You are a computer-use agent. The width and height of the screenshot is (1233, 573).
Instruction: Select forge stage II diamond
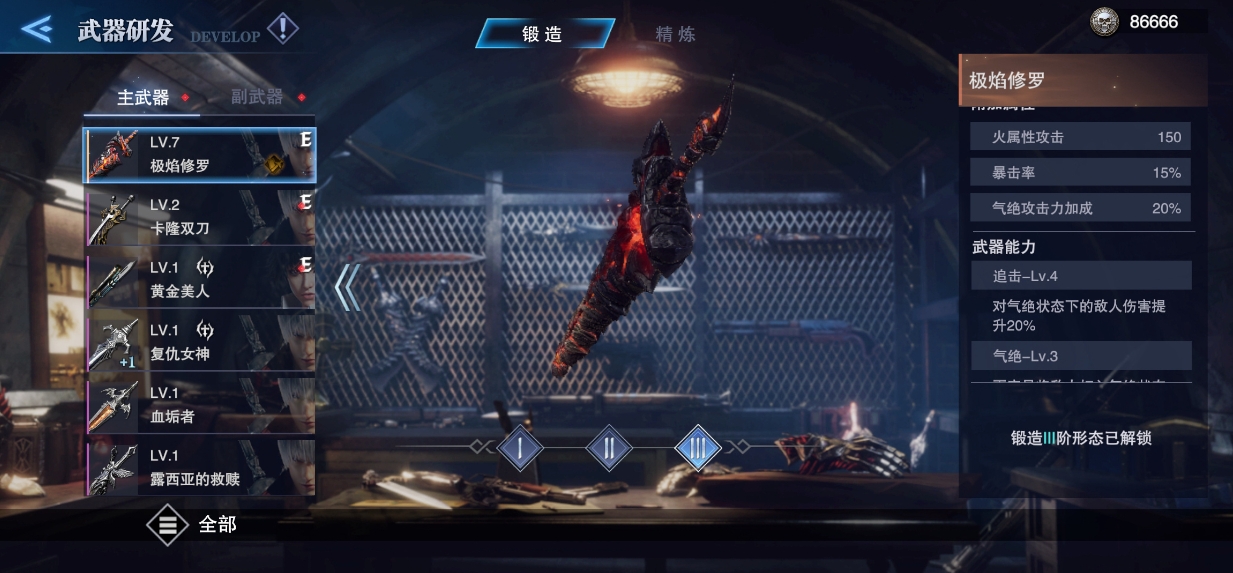pos(608,447)
